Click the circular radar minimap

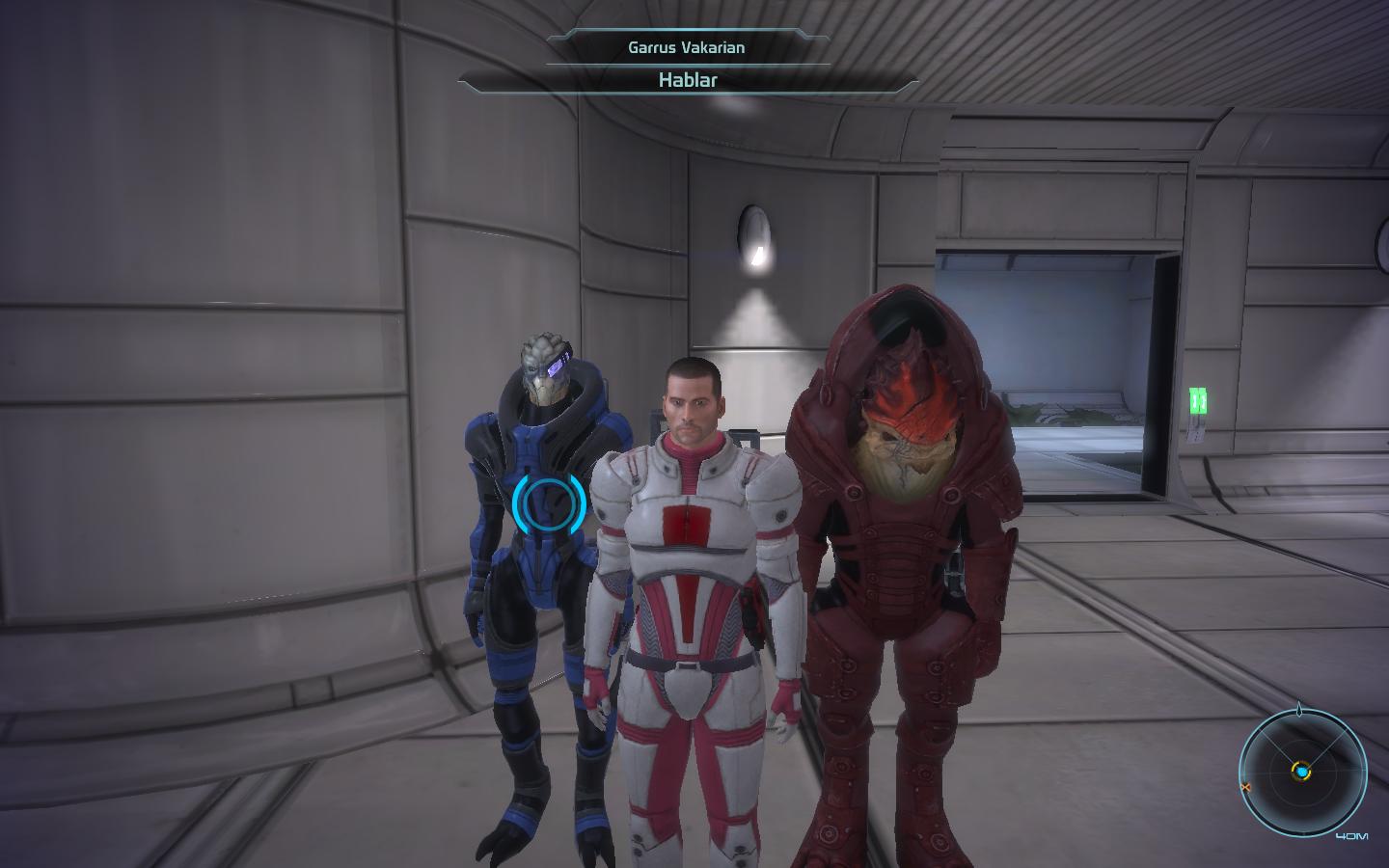coord(1302,772)
